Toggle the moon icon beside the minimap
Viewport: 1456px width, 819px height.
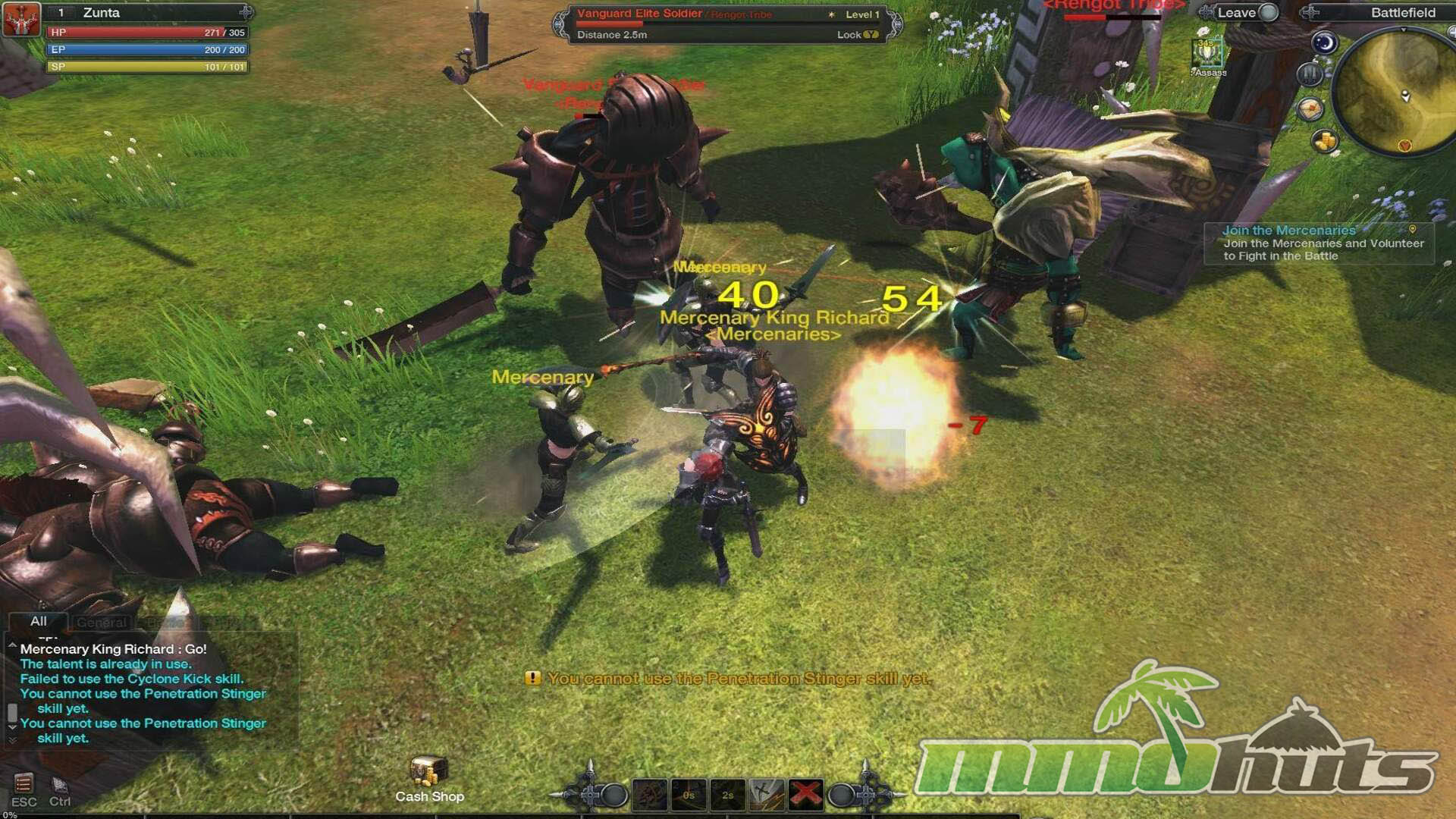1324,42
